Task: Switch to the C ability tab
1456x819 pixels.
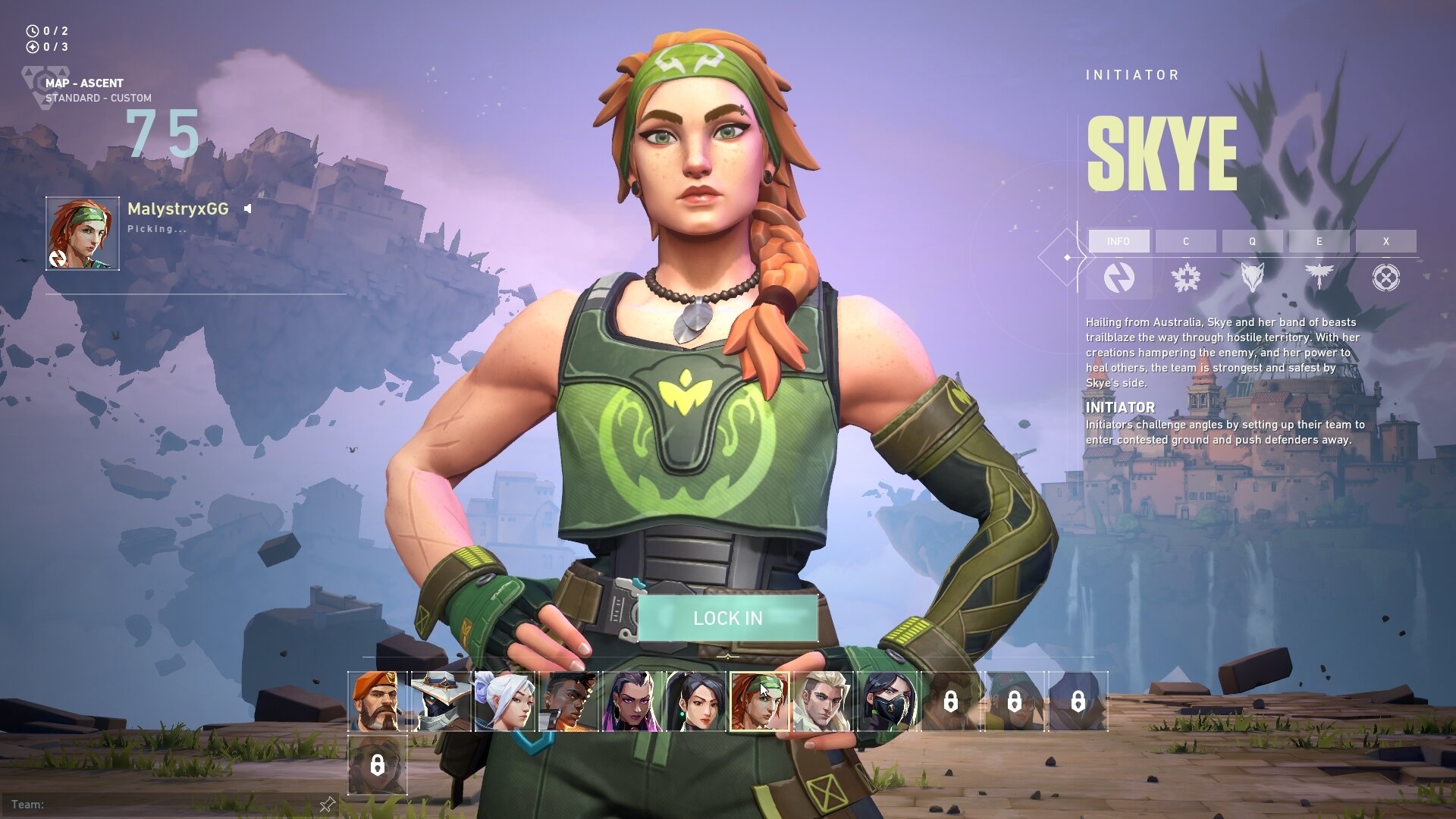Action: pyautogui.click(x=1187, y=241)
